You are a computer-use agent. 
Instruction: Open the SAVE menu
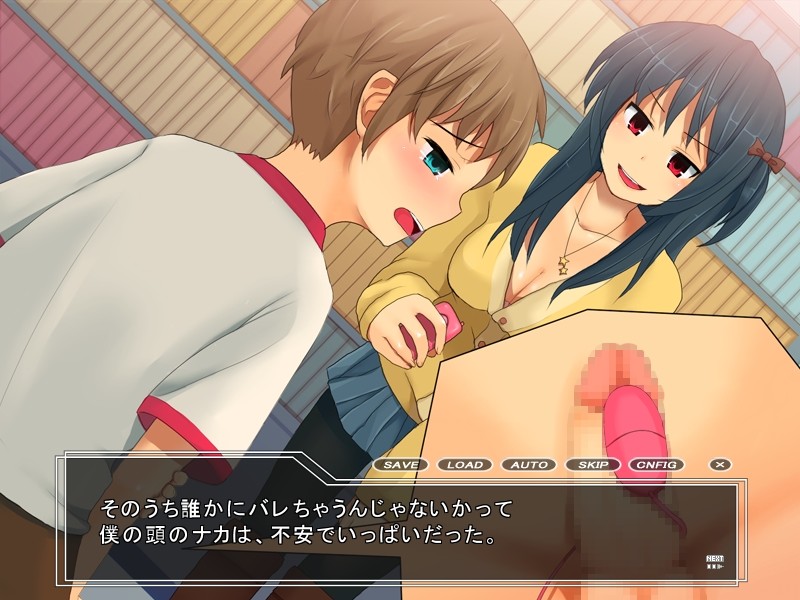click(x=401, y=465)
